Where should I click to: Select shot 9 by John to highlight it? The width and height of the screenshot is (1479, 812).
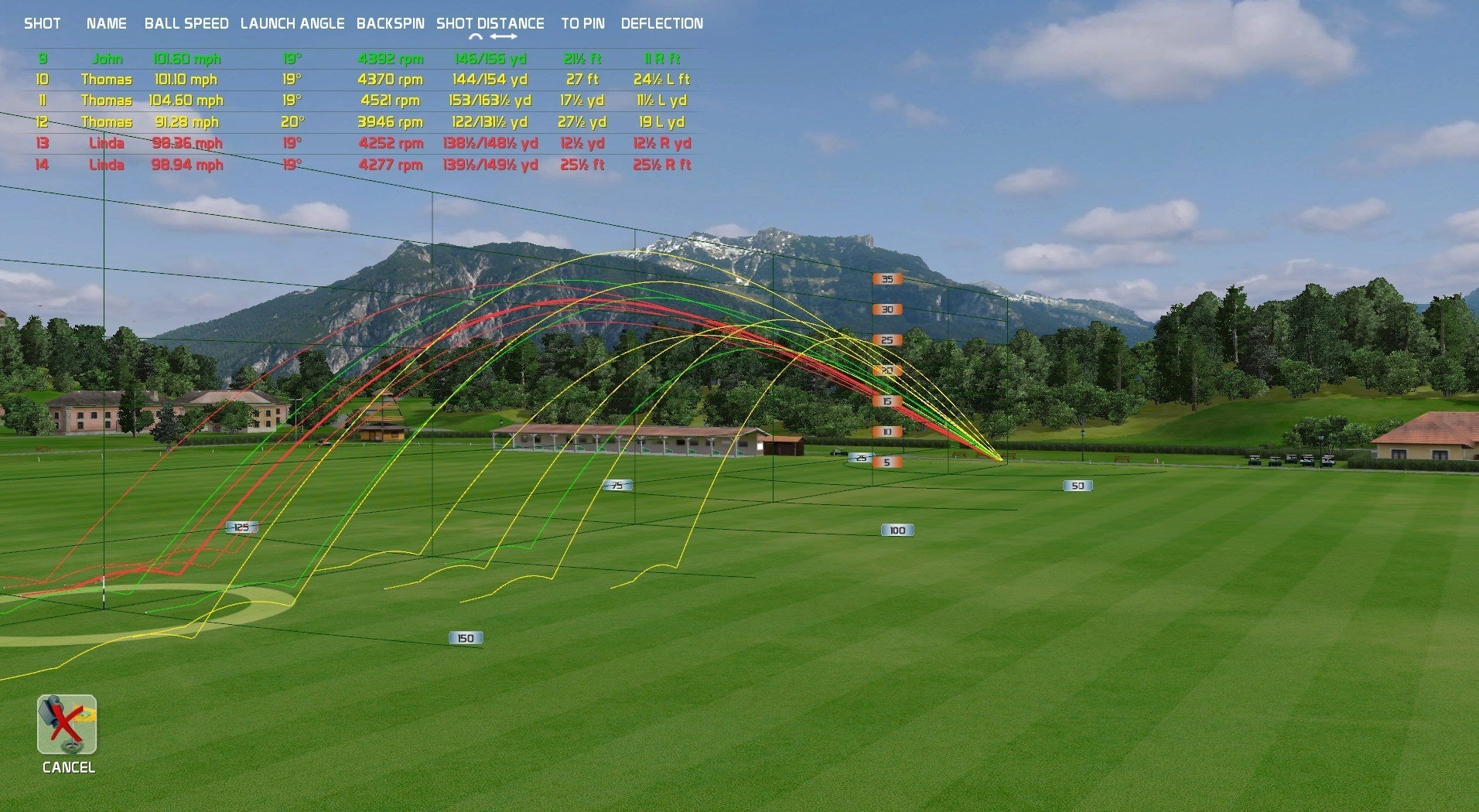point(108,58)
